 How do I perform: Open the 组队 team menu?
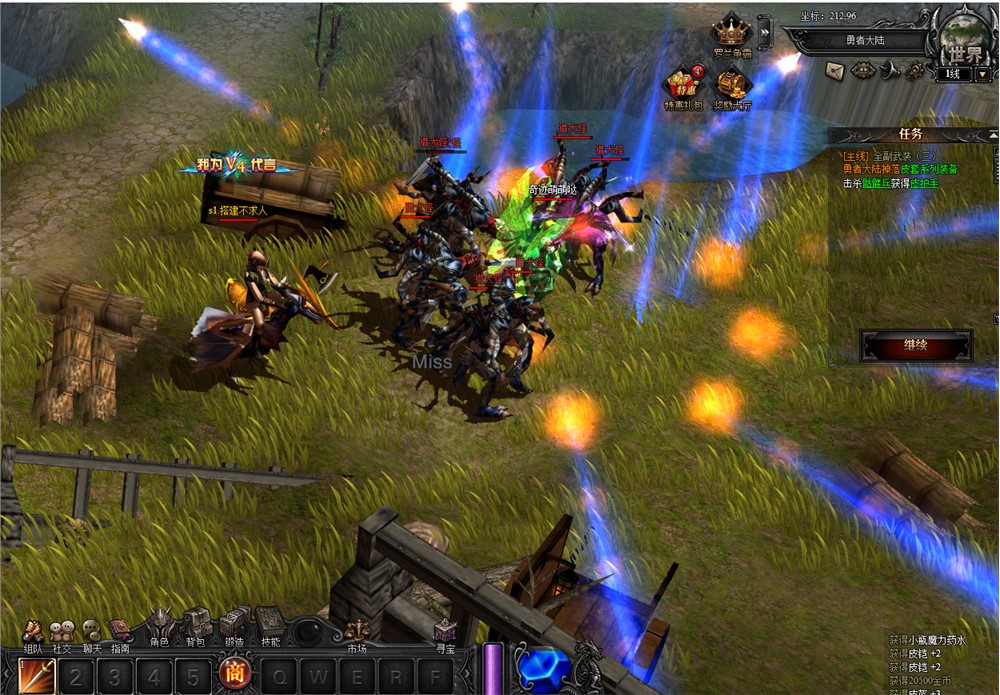tap(33, 633)
